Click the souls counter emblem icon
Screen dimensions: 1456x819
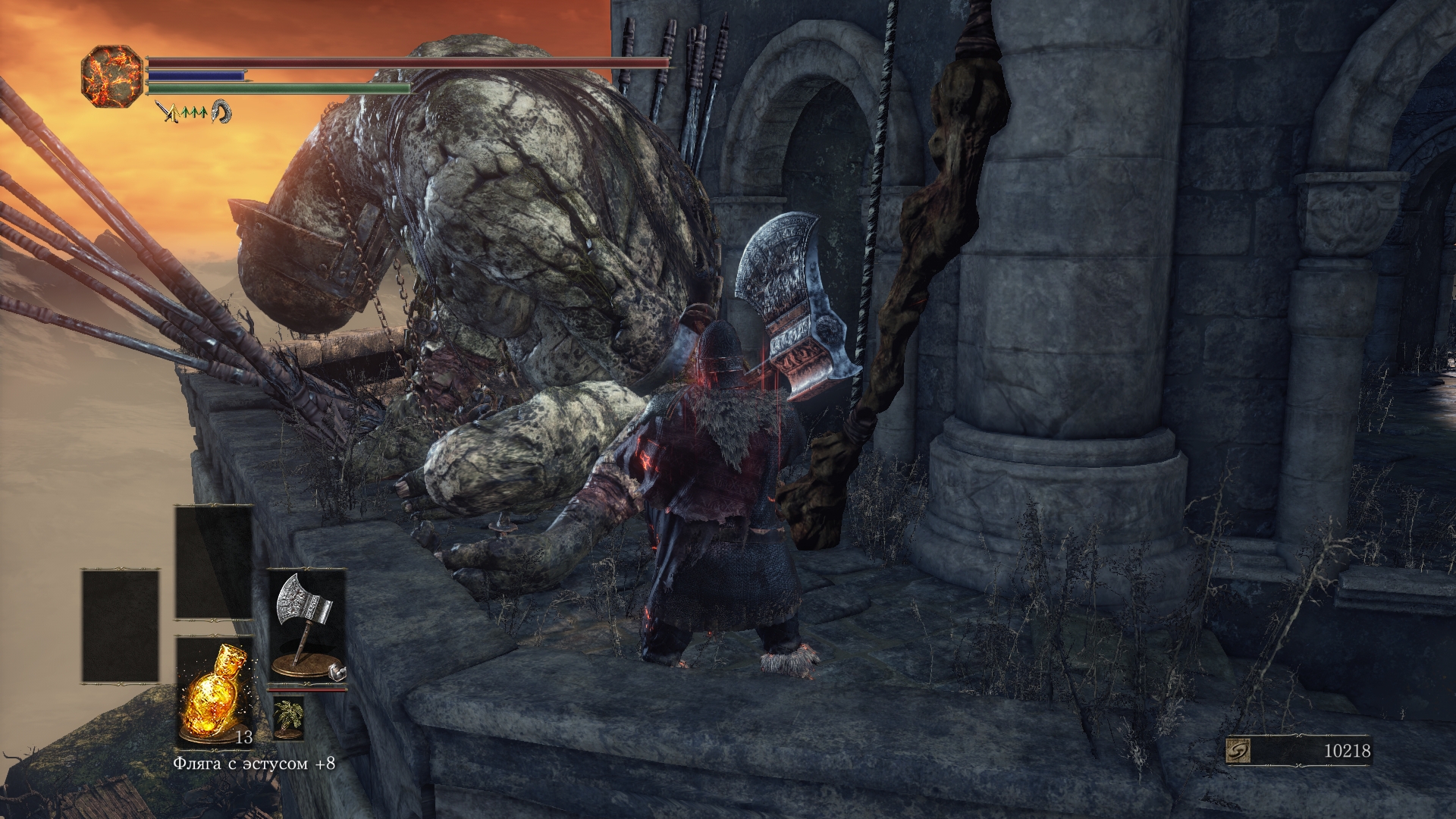pos(1238,751)
